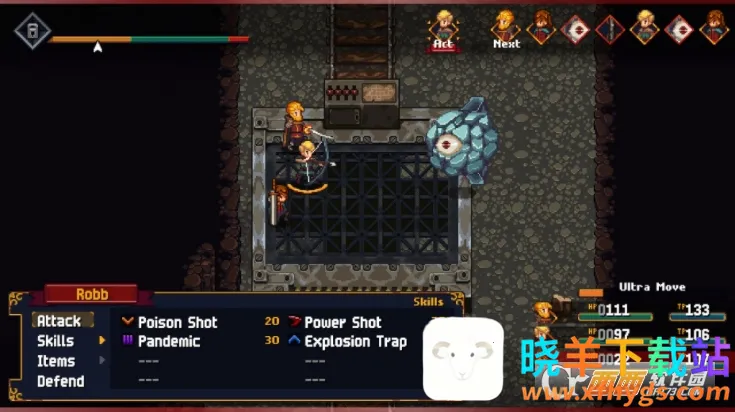Click the acting character portrait labeled Act

click(x=443, y=26)
